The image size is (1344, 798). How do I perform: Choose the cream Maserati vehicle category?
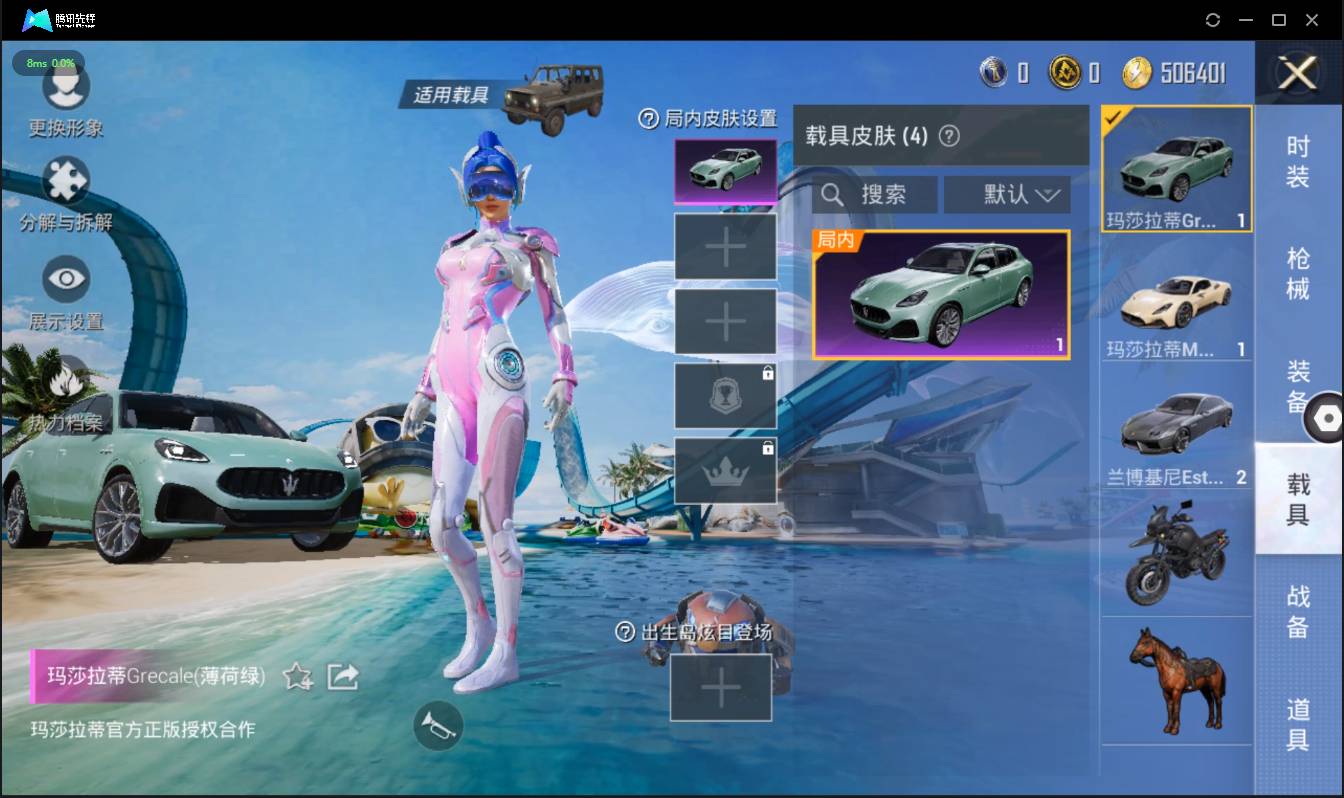pos(1176,304)
